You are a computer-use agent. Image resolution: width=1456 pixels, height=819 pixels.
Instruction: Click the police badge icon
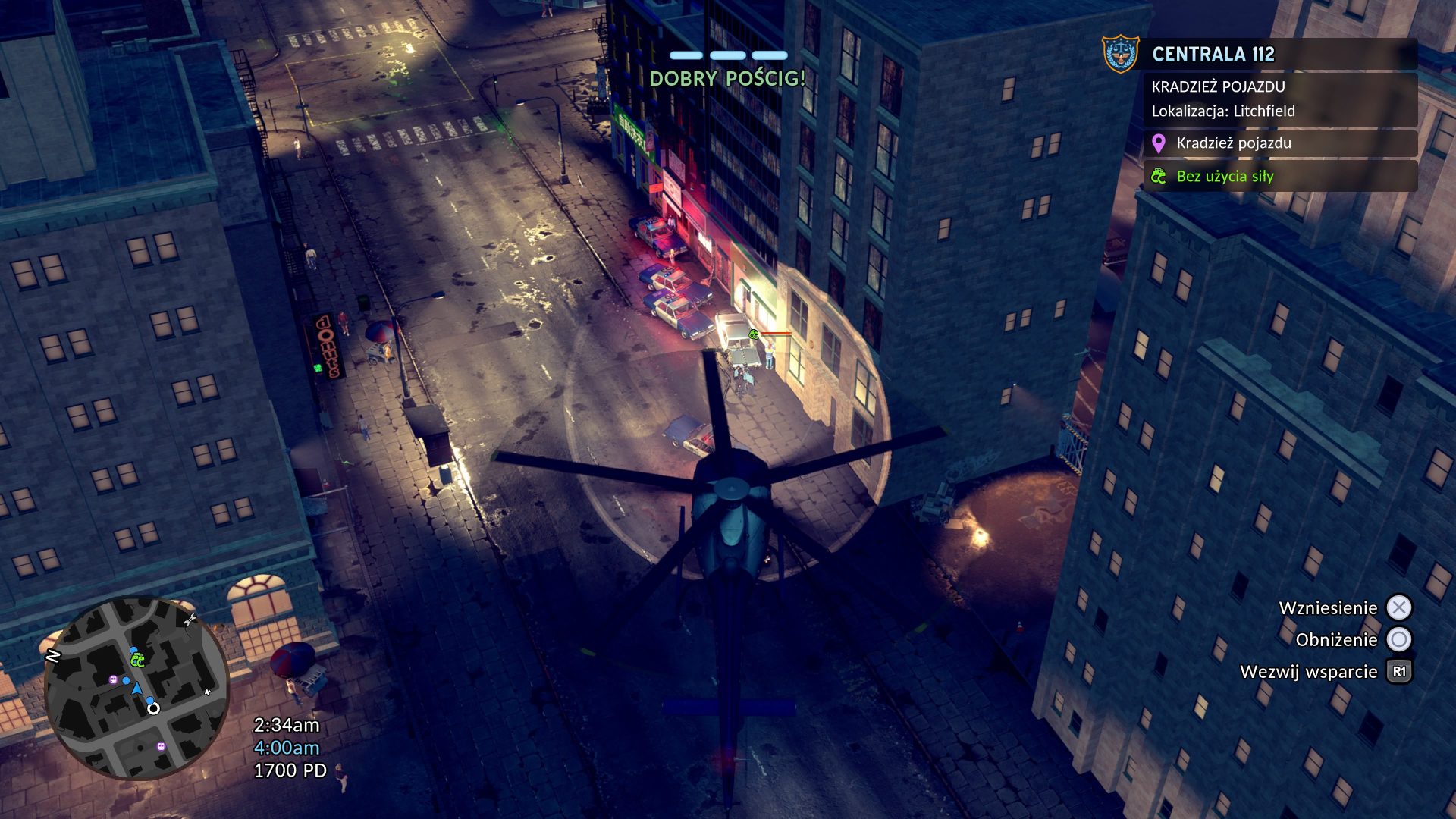[x=1120, y=55]
